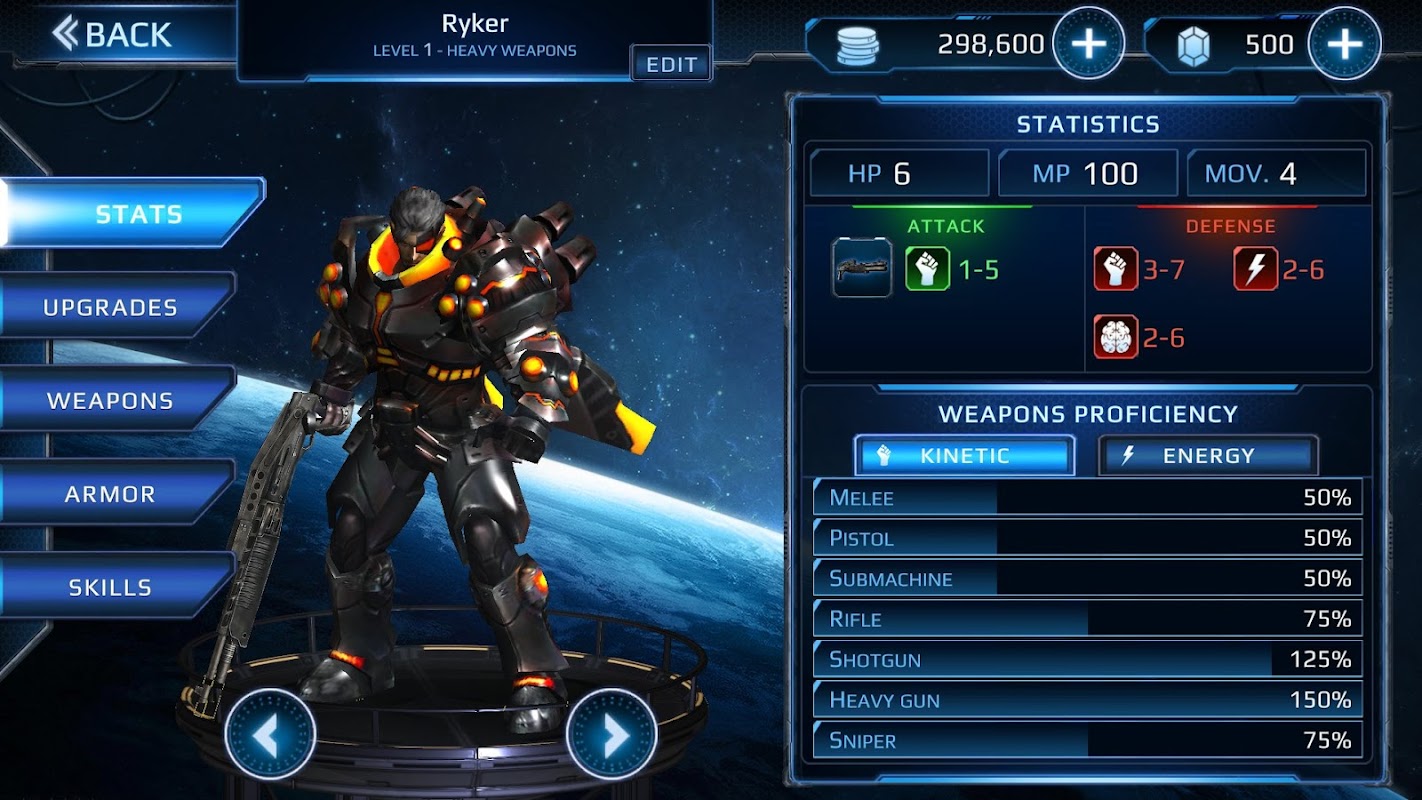Select the Melee proficiency row
Image resolution: width=1422 pixels, height=800 pixels.
click(x=1087, y=498)
